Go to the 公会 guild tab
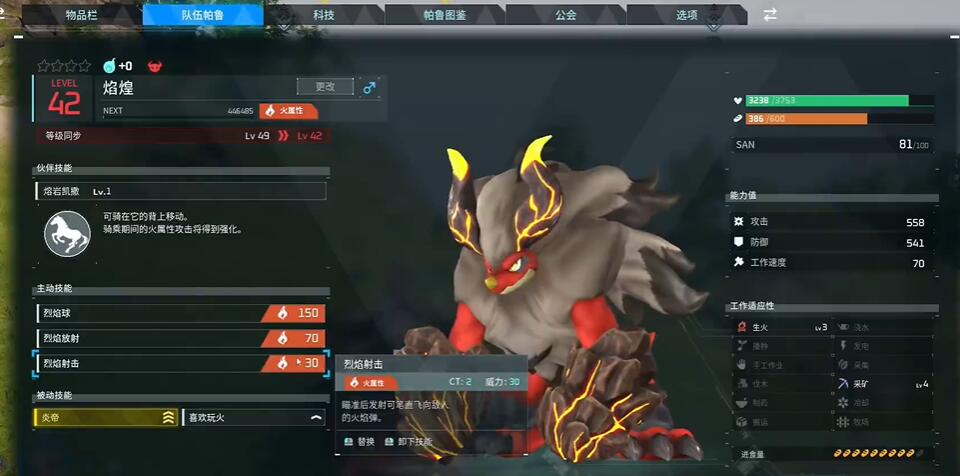This screenshot has height=476, width=960. [566, 15]
